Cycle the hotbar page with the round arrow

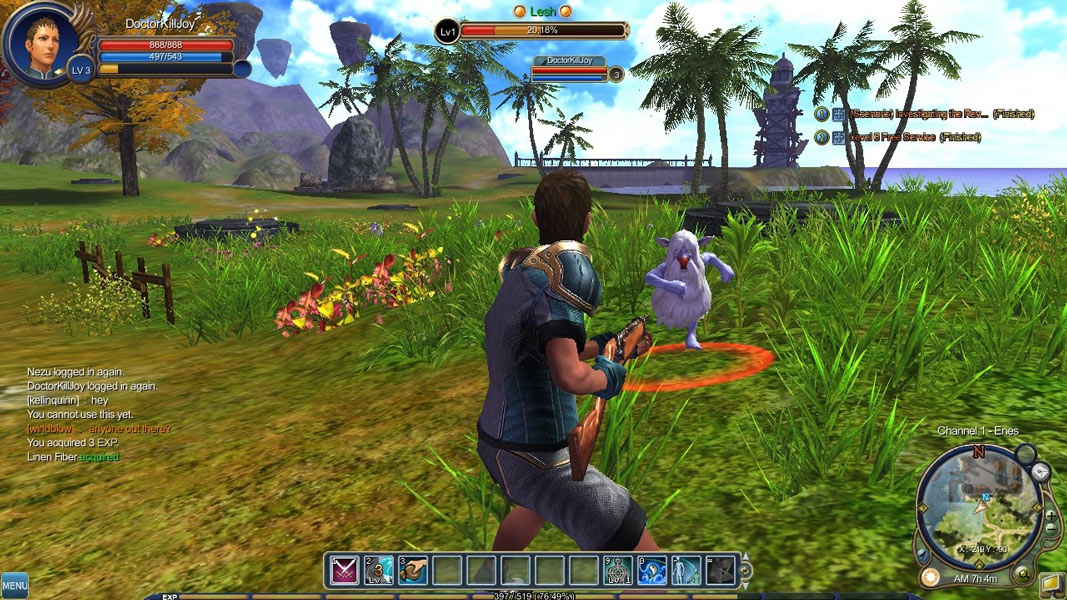coord(745,571)
